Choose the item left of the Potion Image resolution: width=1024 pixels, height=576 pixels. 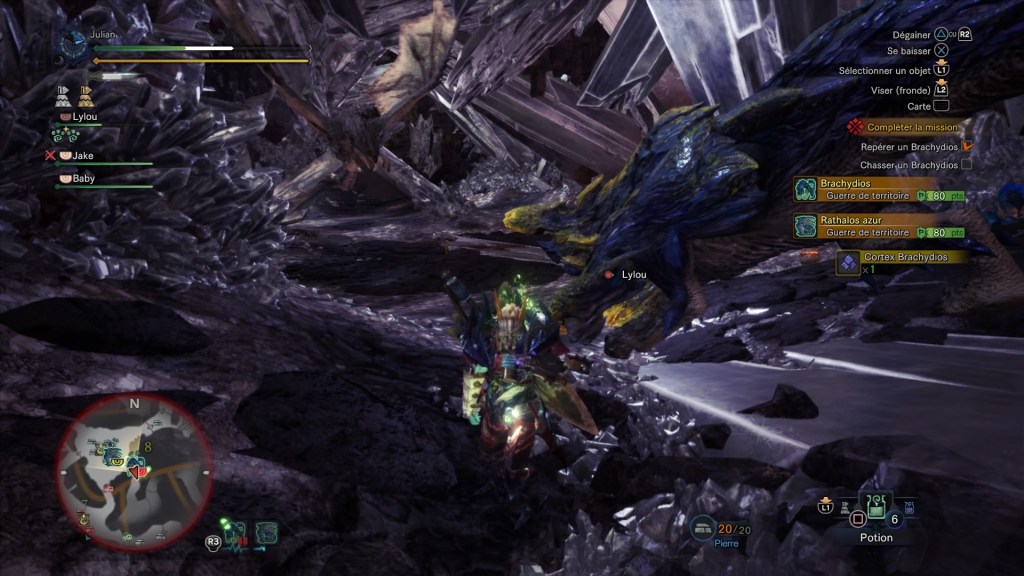point(845,508)
